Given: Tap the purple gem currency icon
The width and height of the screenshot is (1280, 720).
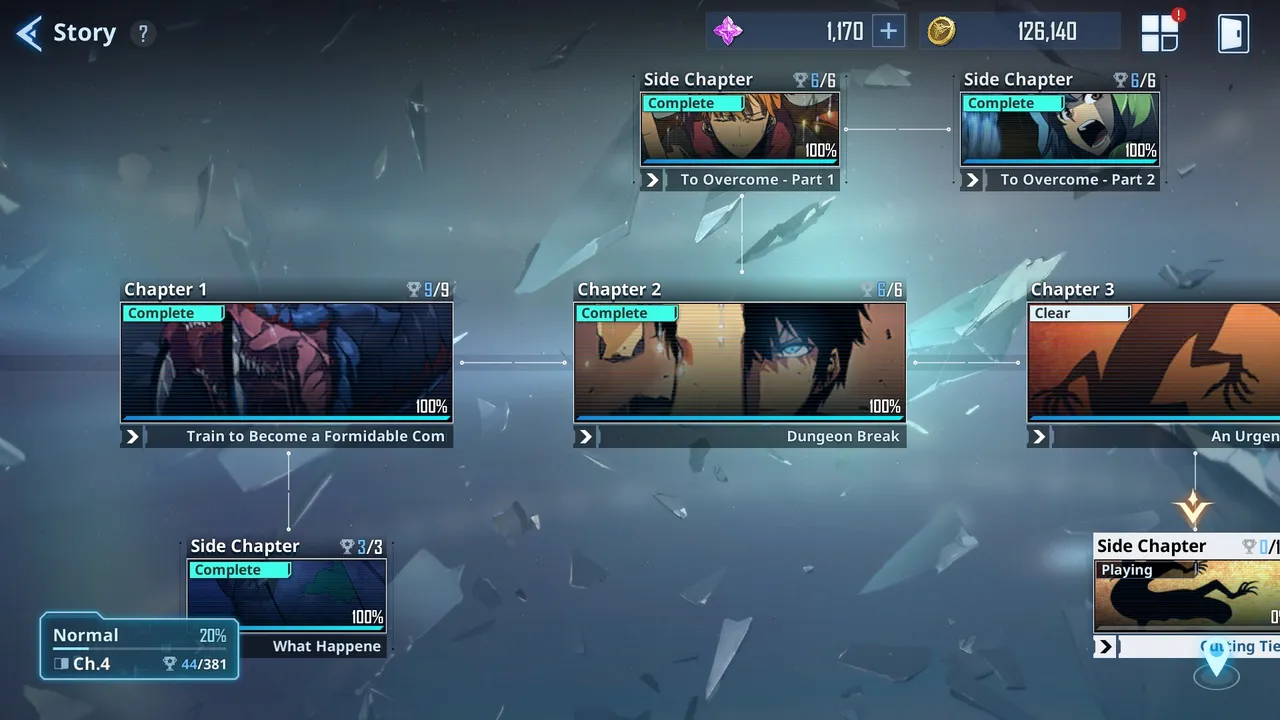Looking at the screenshot, I should (x=728, y=31).
